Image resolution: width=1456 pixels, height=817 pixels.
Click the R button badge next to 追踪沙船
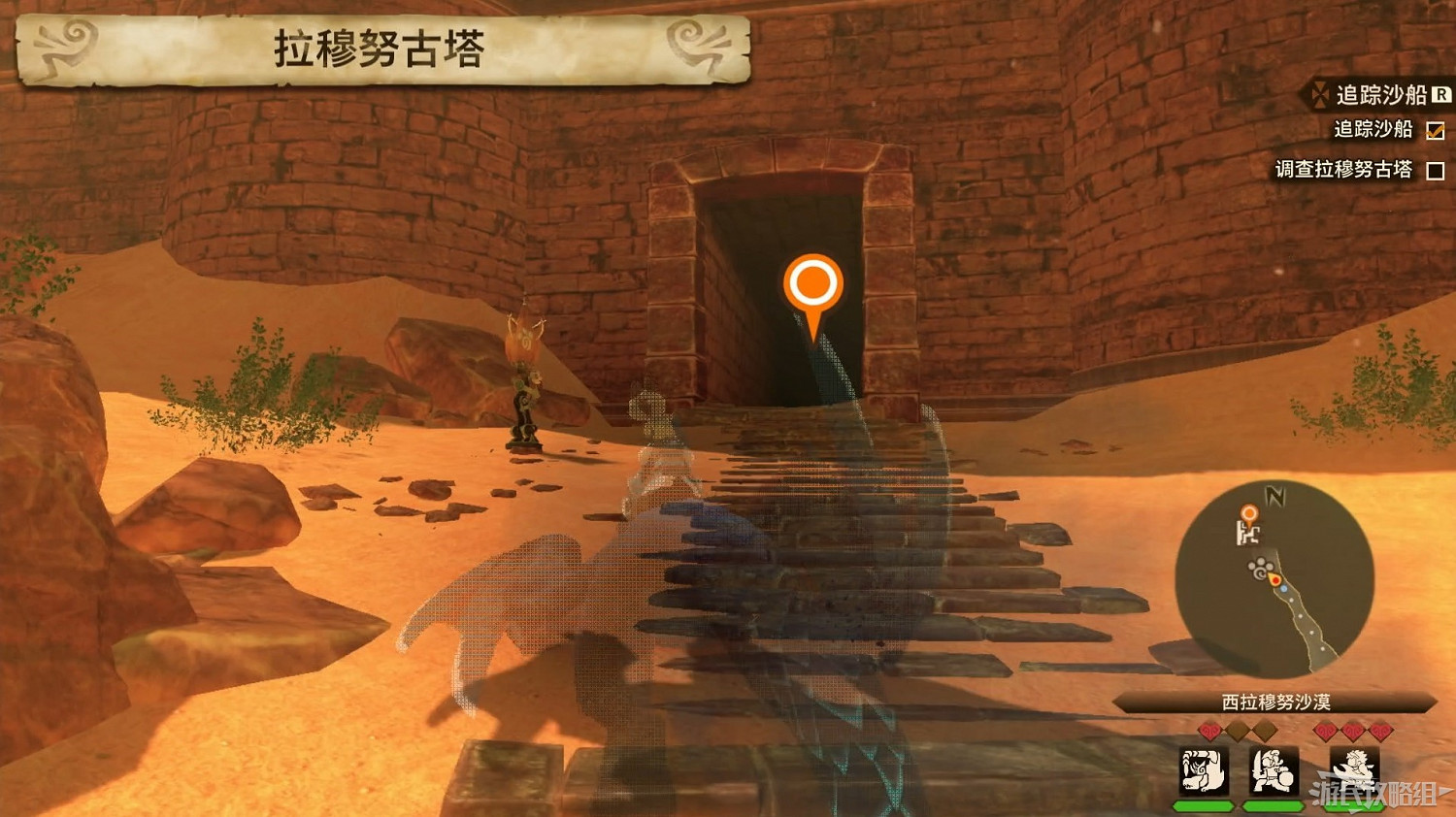[x=1440, y=94]
